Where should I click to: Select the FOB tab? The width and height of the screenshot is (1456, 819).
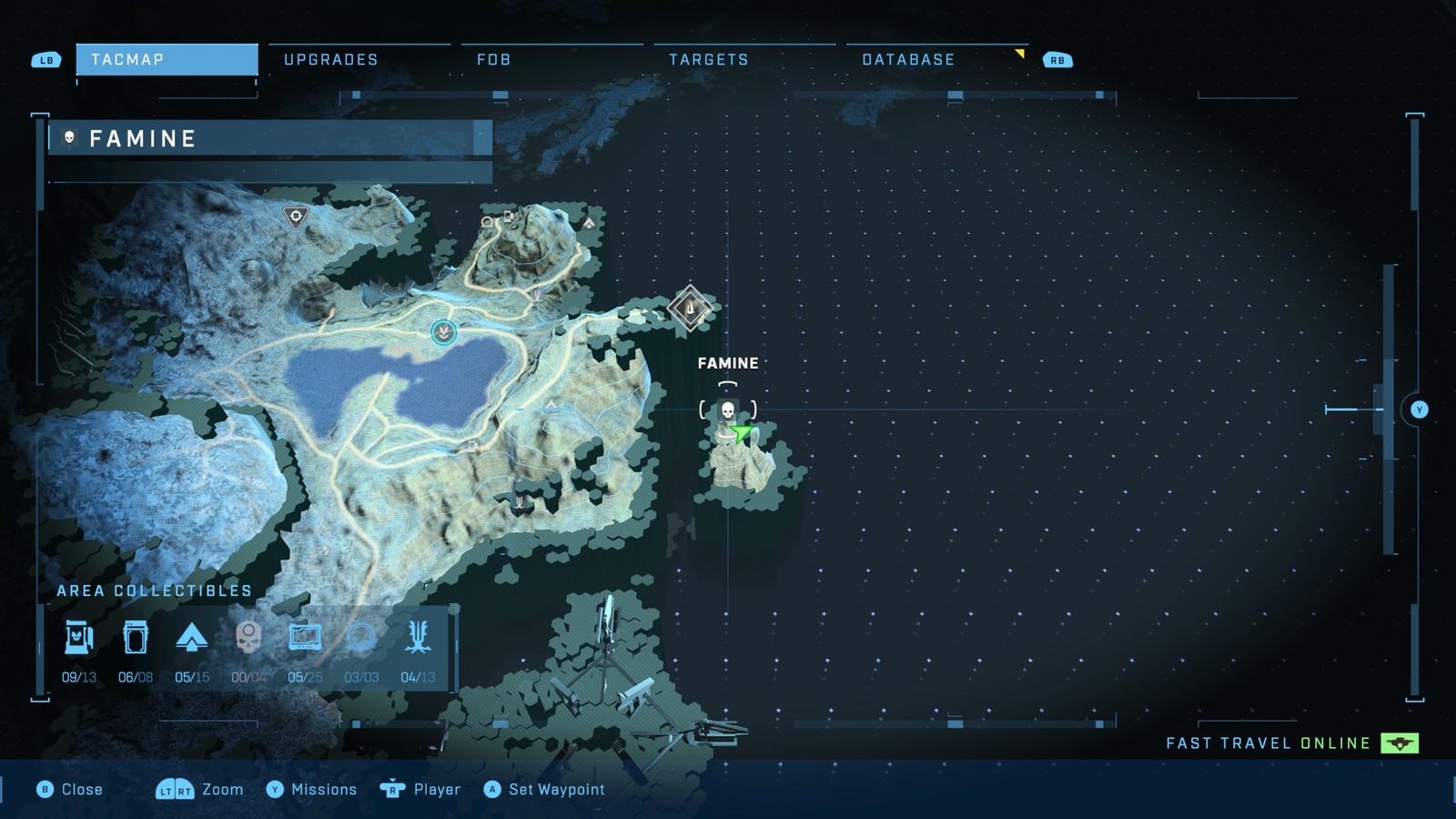[x=494, y=60]
